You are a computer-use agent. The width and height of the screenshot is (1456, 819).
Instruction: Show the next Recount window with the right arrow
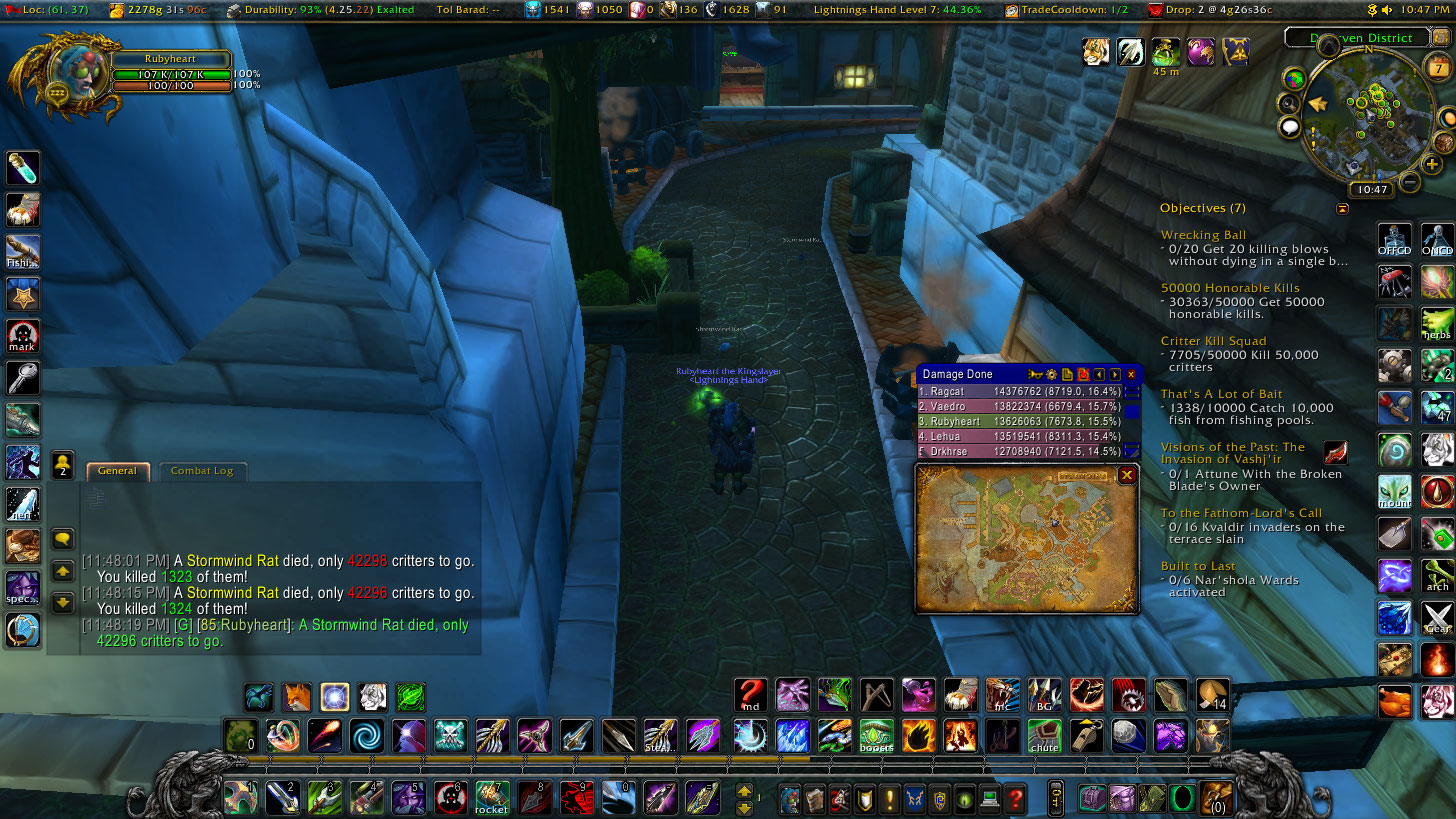tap(1113, 374)
